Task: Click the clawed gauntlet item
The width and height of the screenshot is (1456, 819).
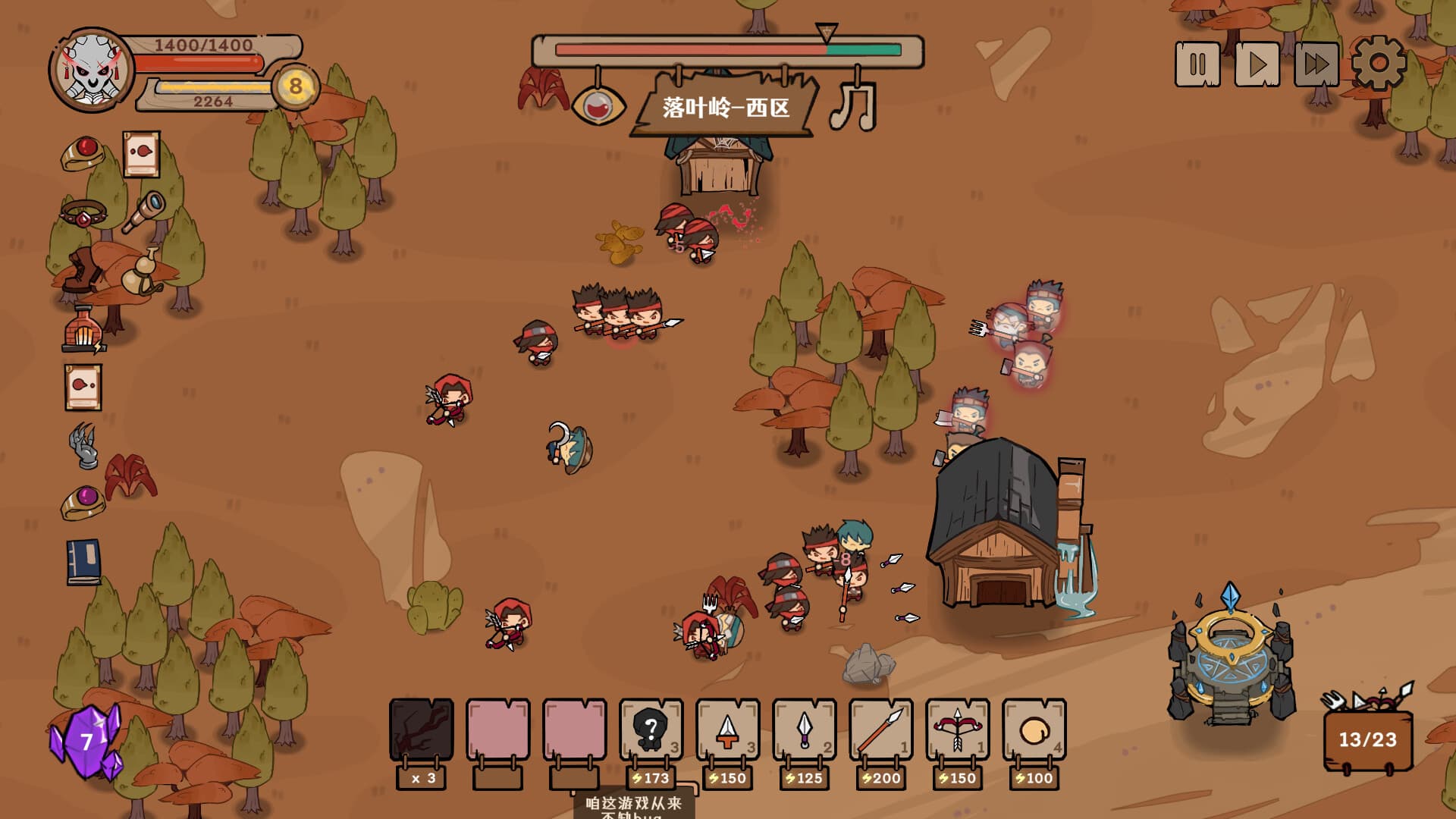Action: tap(82, 446)
